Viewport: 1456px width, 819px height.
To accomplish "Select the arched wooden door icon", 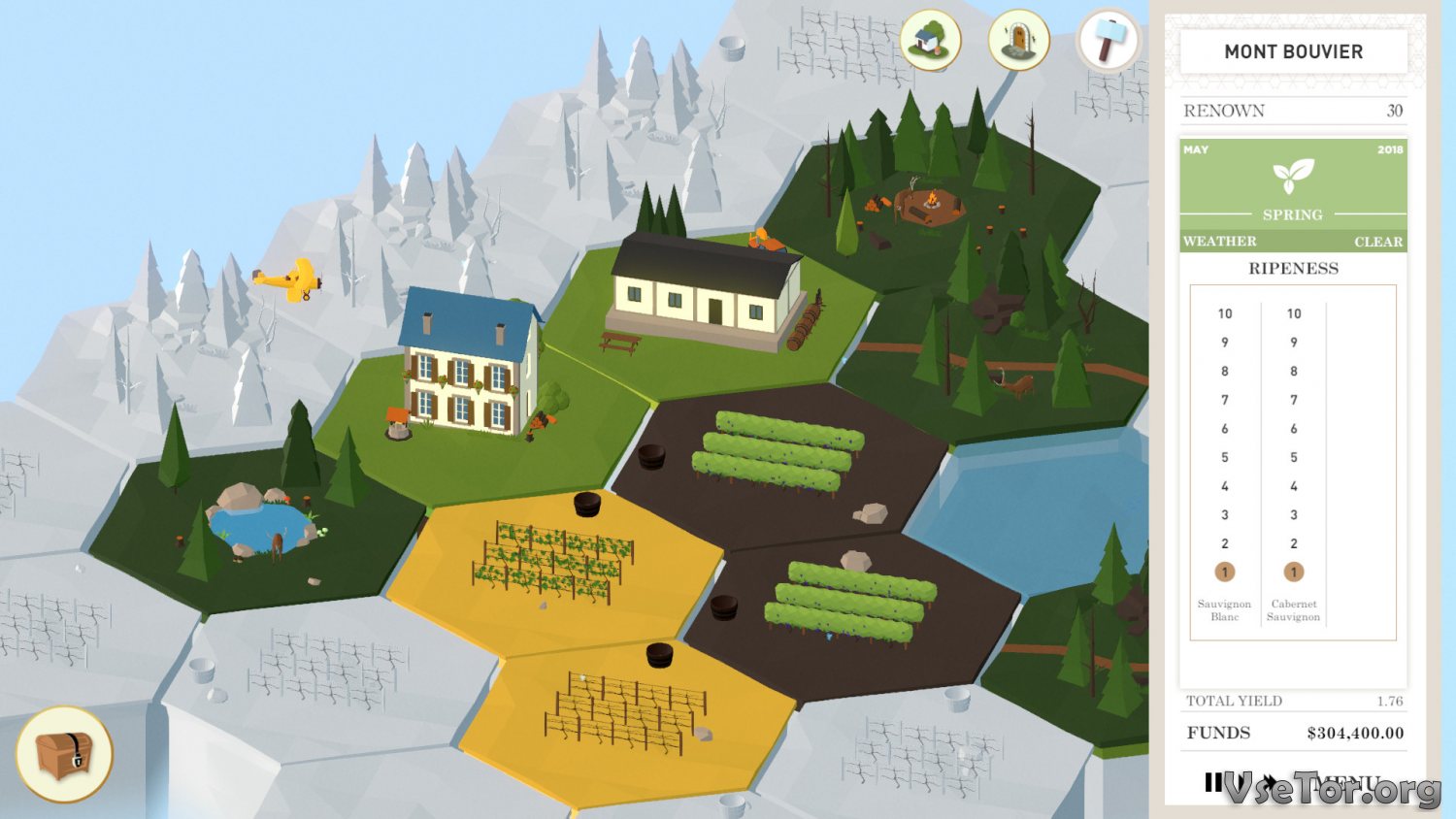I will 1018,41.
